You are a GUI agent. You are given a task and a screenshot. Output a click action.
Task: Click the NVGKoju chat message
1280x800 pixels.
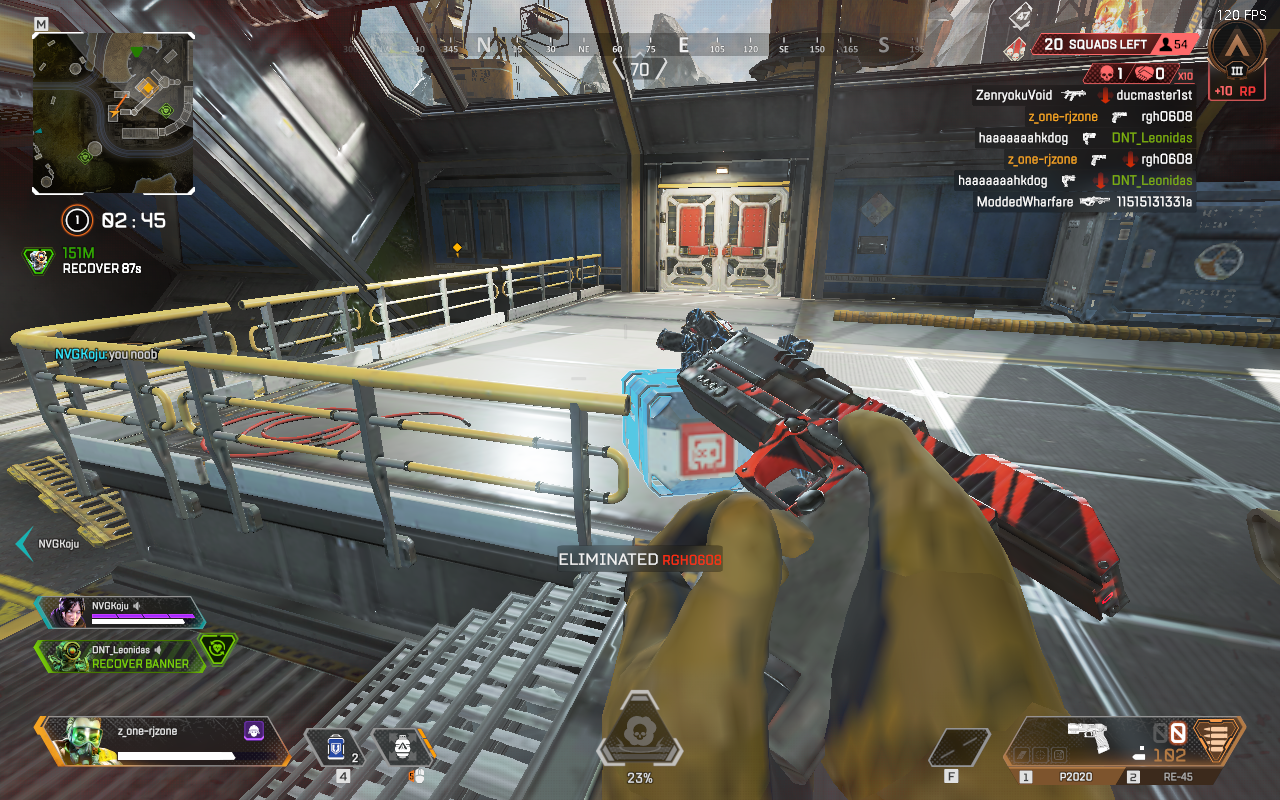point(106,354)
